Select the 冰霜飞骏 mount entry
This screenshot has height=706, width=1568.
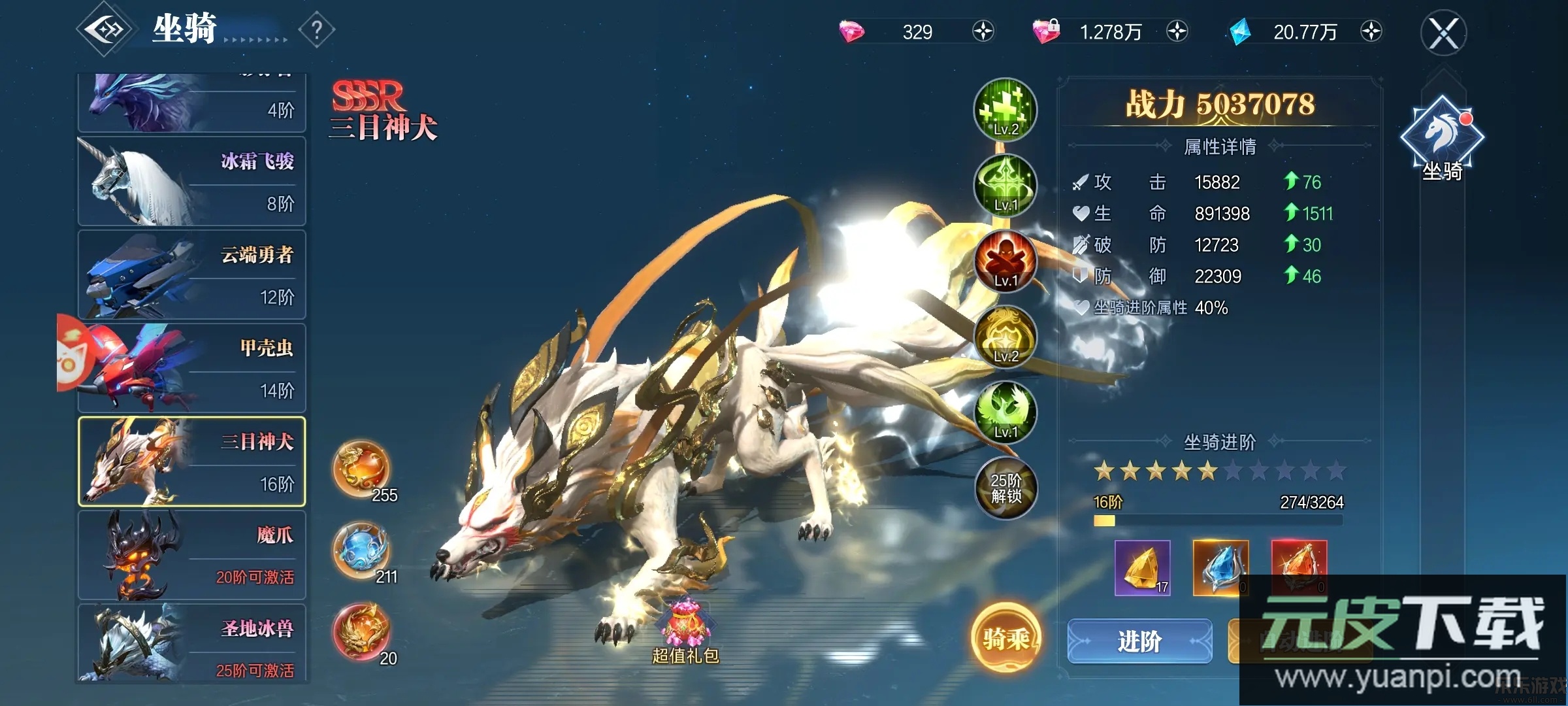coord(192,181)
